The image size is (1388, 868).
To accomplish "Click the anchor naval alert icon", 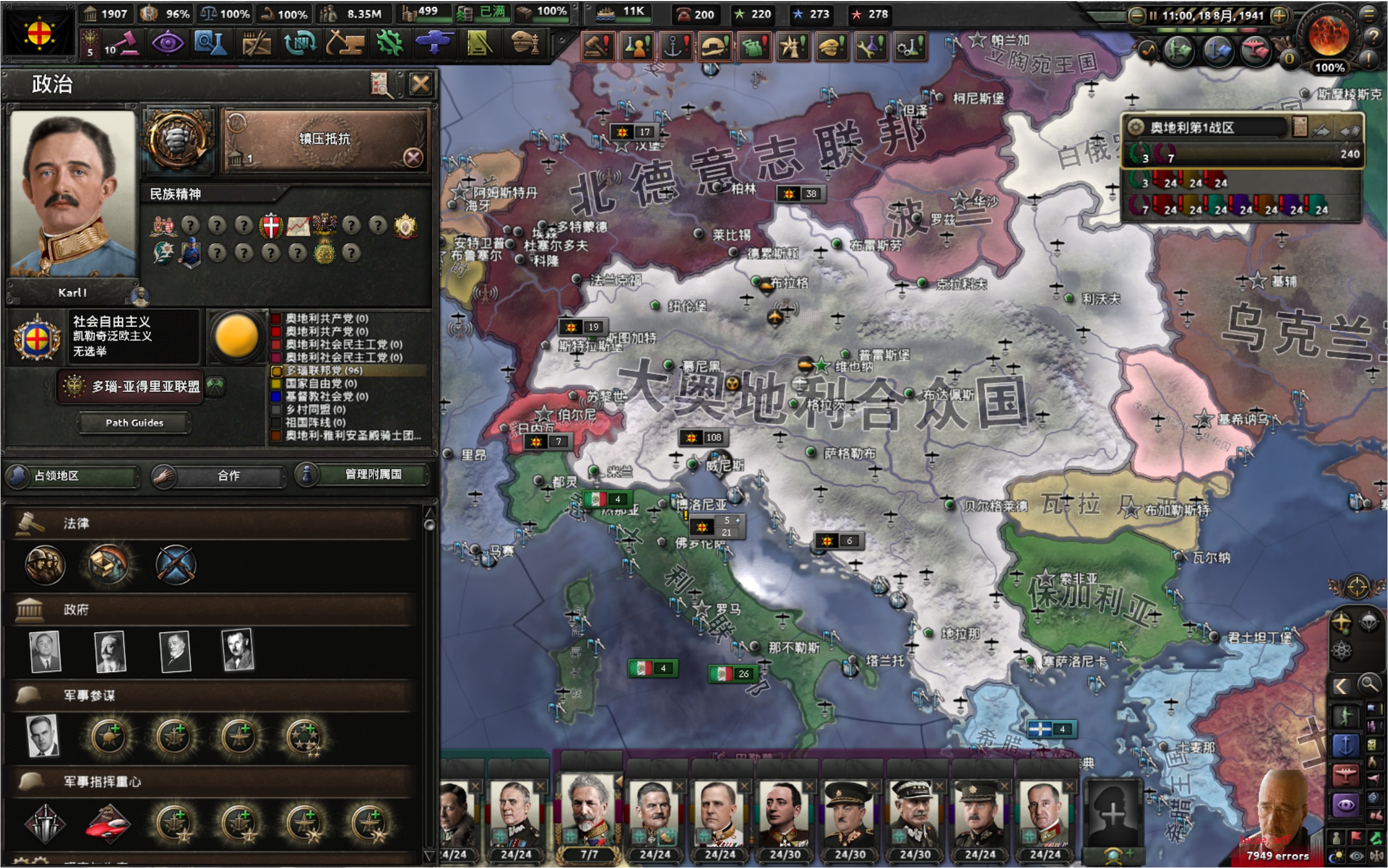I will 676,46.
